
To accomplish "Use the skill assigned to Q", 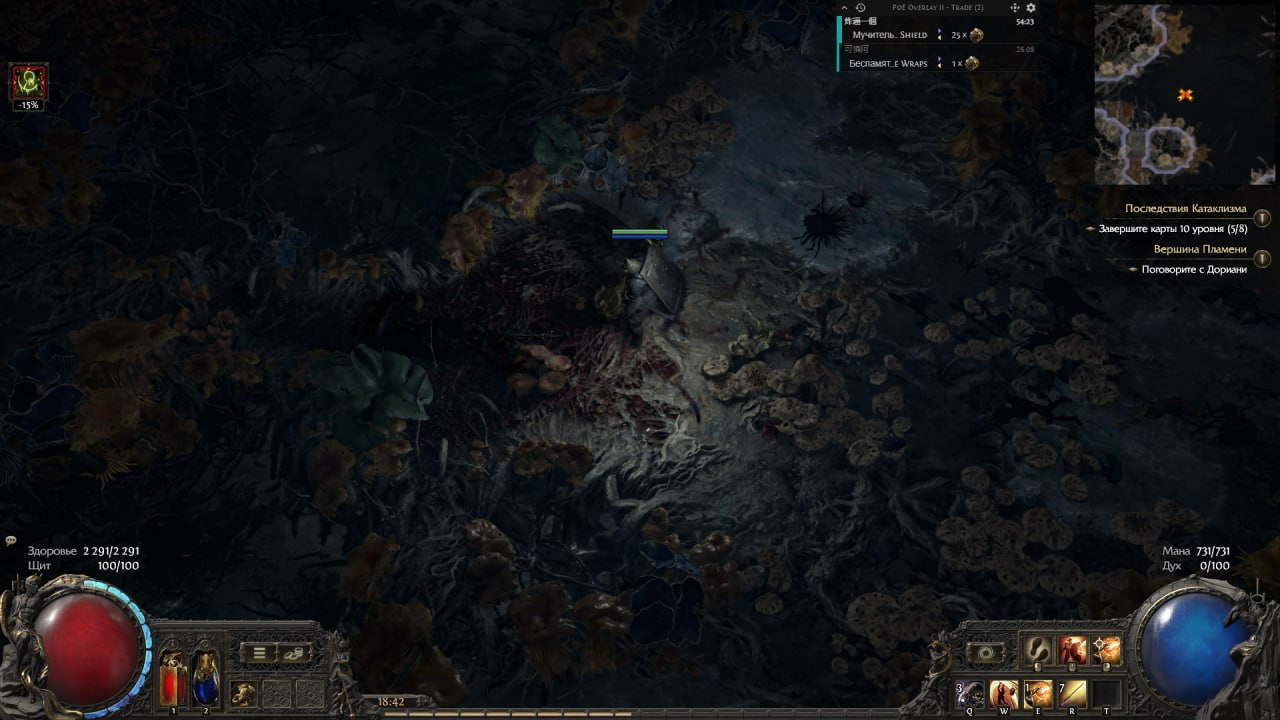I will click(x=968, y=693).
